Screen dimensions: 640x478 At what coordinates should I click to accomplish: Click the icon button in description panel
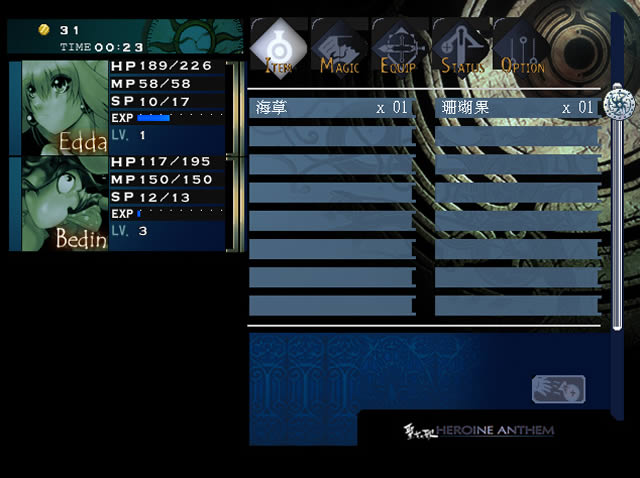point(558,389)
